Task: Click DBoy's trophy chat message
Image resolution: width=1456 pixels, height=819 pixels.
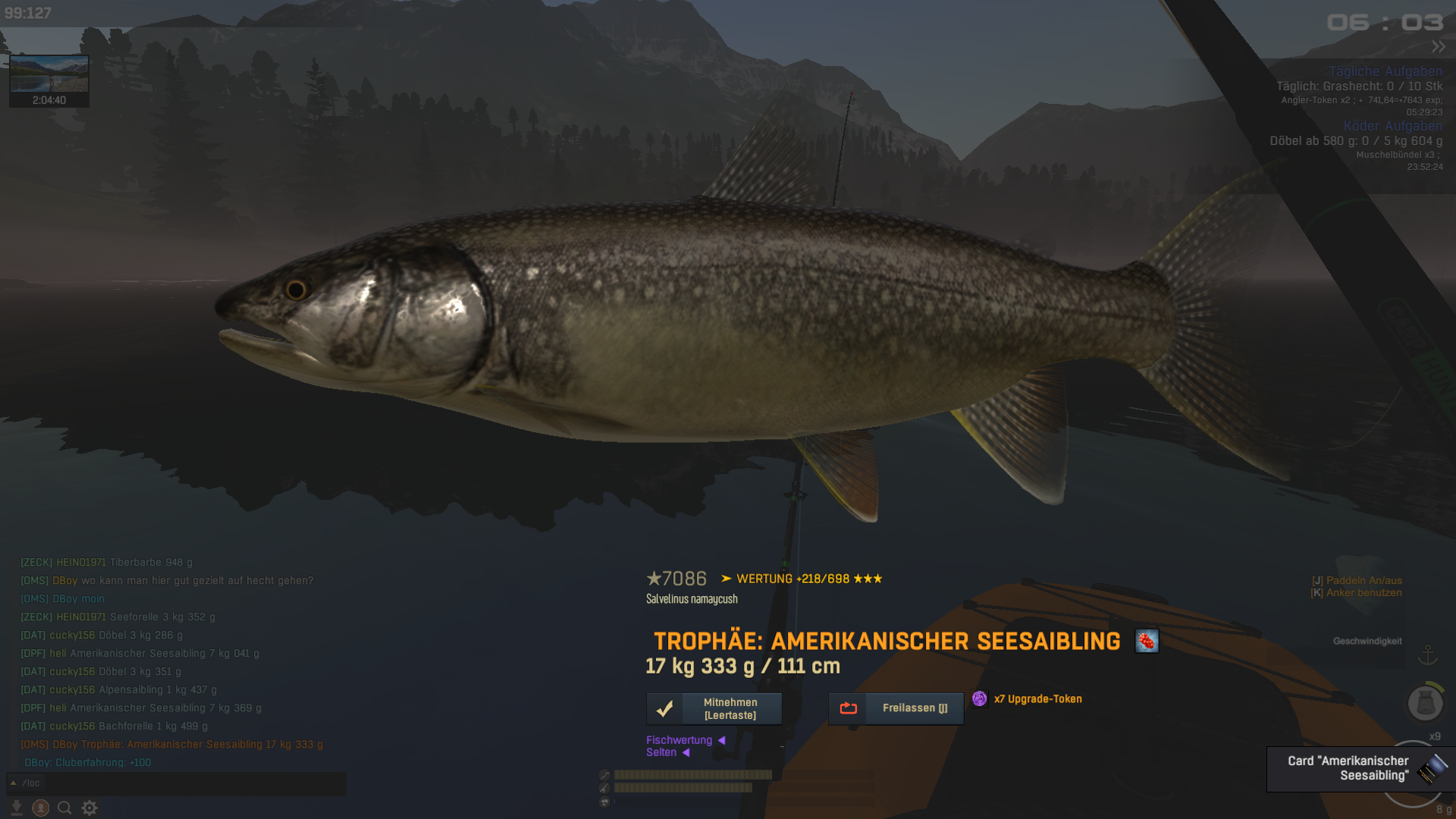Action: pyautogui.click(x=172, y=745)
